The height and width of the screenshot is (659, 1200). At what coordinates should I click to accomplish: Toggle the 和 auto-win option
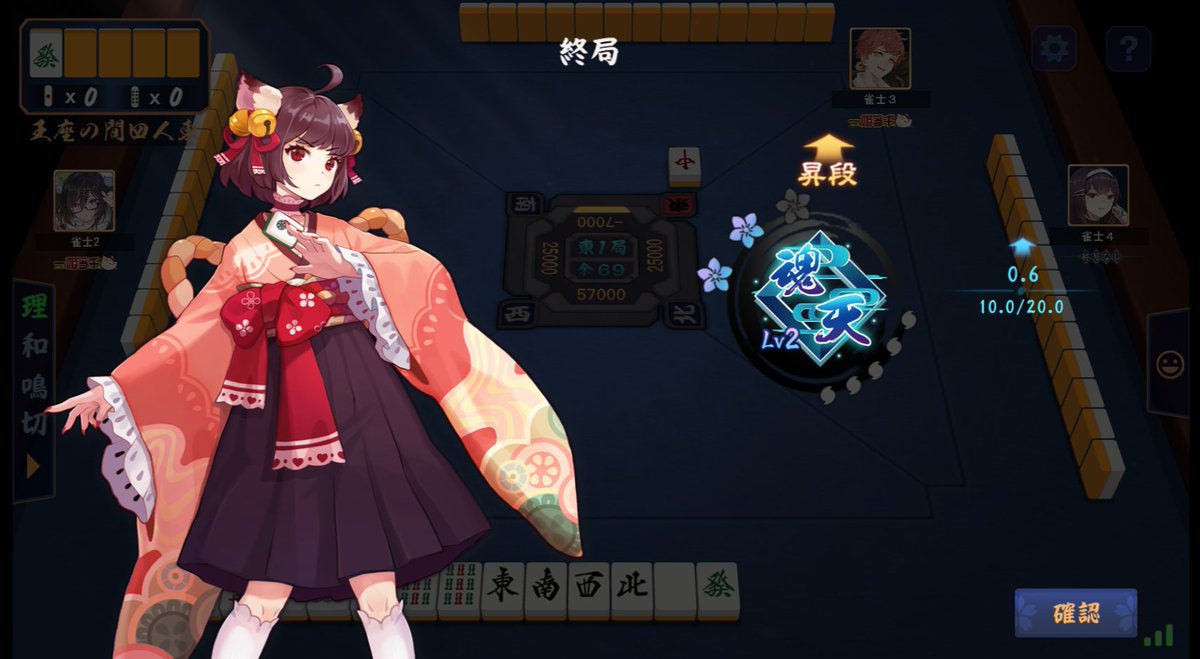pos(34,347)
